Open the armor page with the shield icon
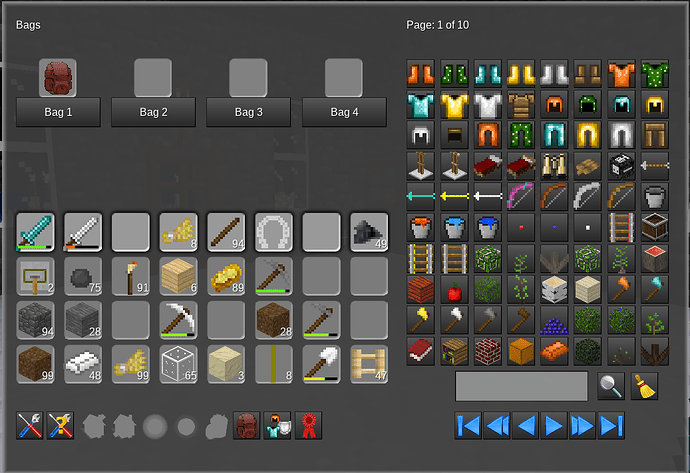Viewport: 690px width, 473px height. tap(278, 426)
